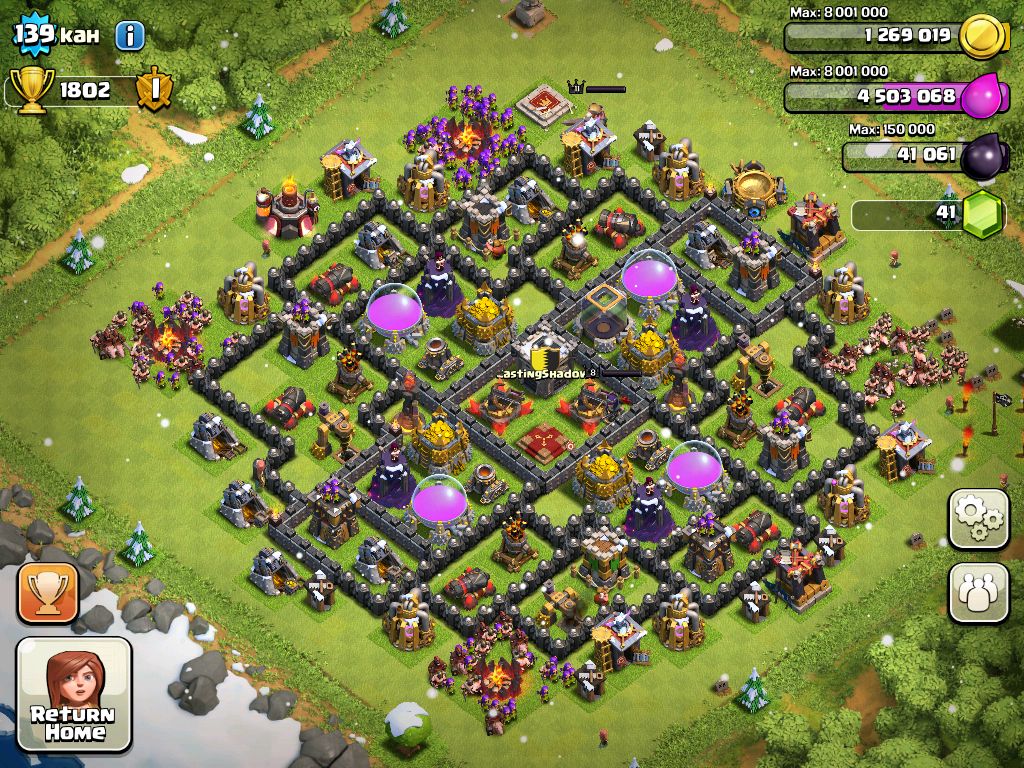Open the trophy leaderboard button
Screen dimensions: 1024x768
(47, 593)
